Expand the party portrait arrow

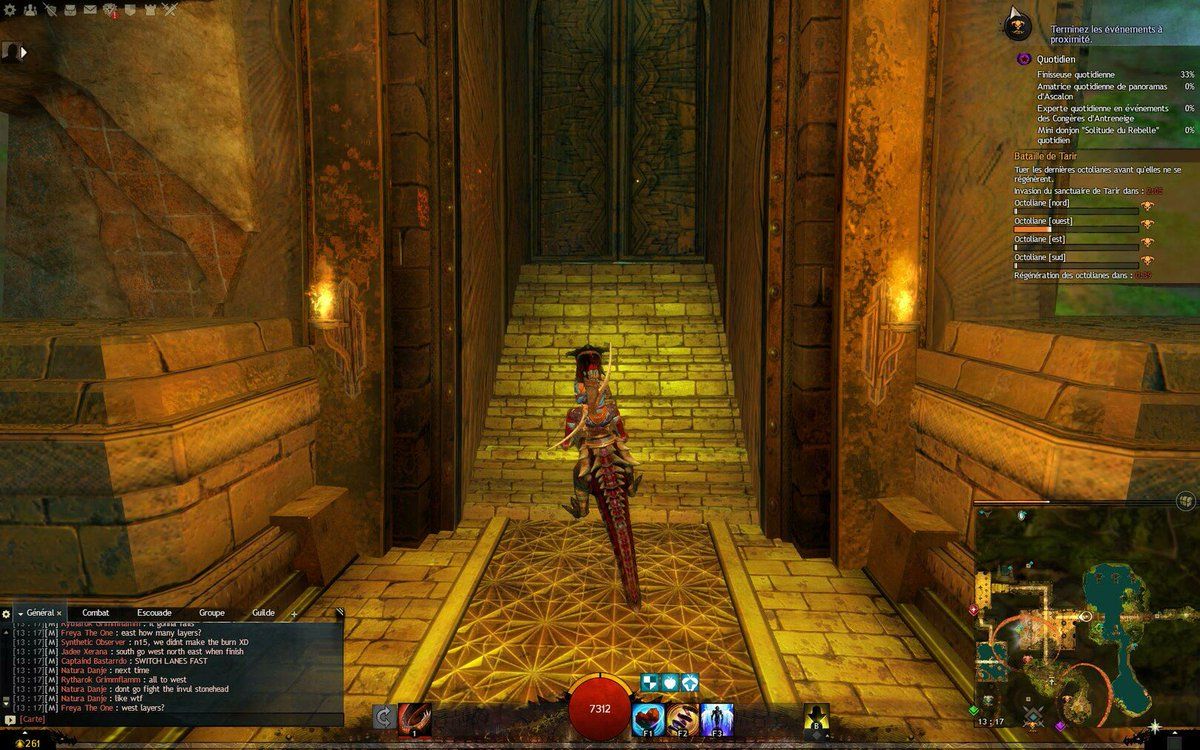[23, 51]
